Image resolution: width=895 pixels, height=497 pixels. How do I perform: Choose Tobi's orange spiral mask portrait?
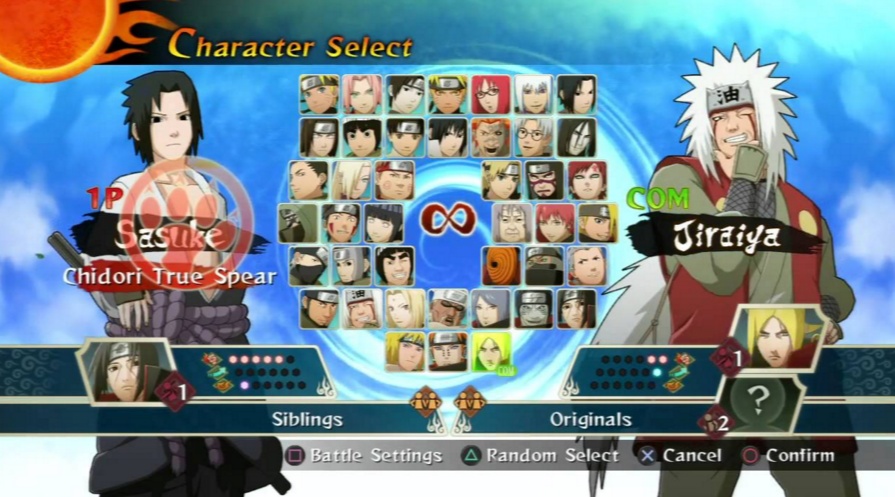[501, 266]
